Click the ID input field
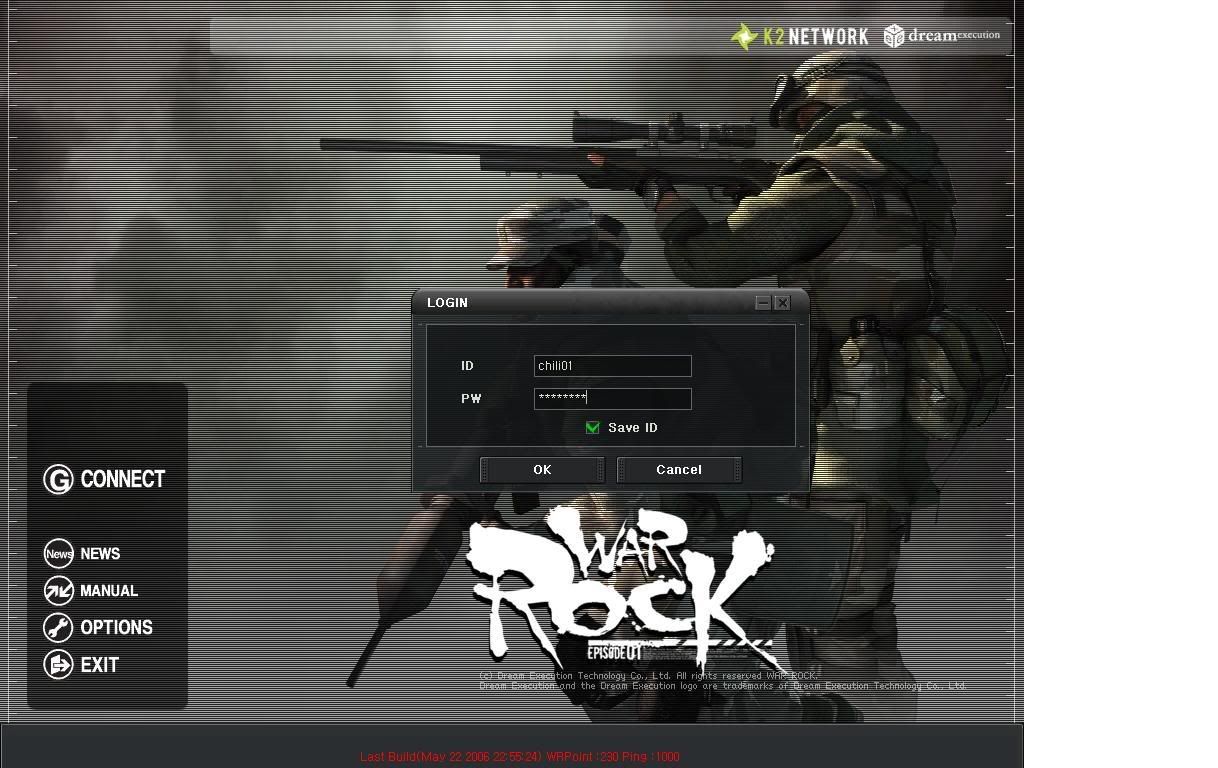This screenshot has height=768, width=1218. pos(612,366)
